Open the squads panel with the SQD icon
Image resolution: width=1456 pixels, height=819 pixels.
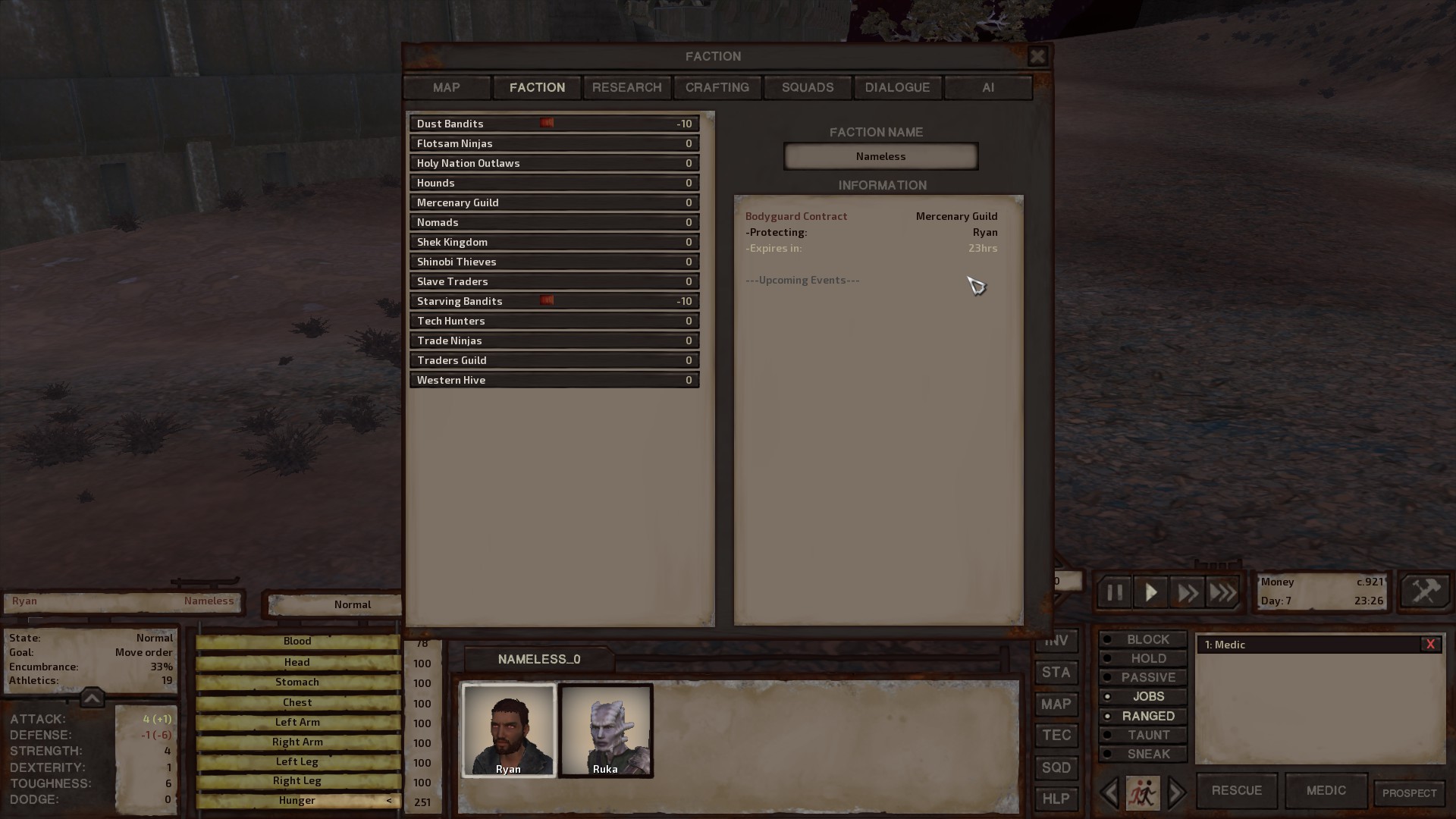pos(1056,767)
